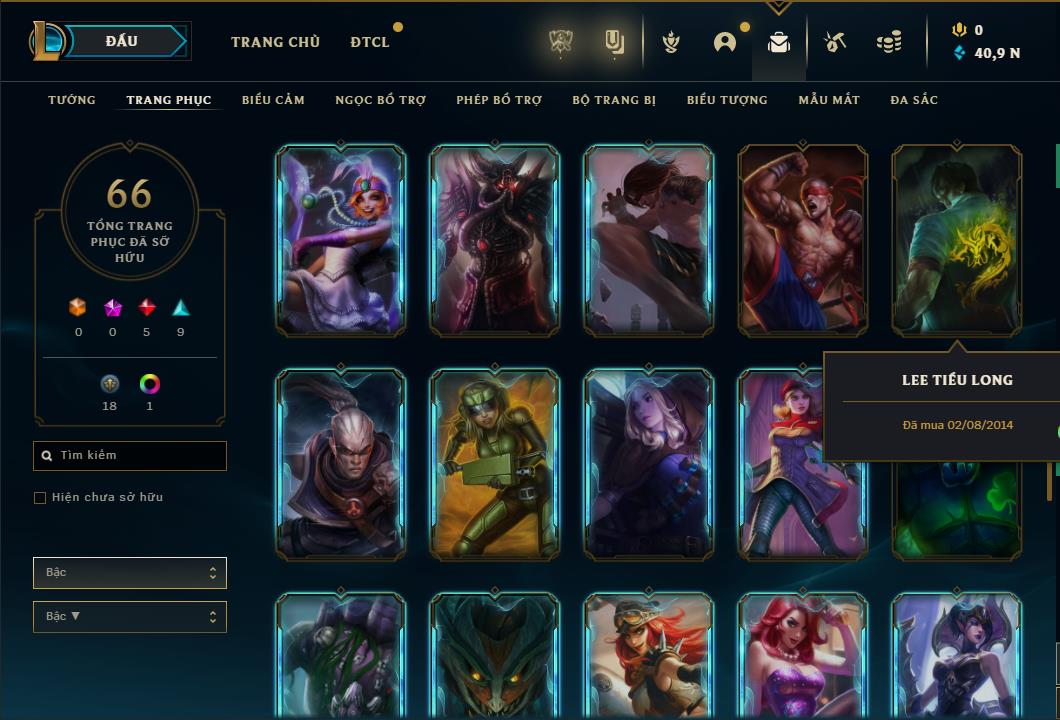Select the Lee Sin dragon-jacket skin card

click(957, 240)
